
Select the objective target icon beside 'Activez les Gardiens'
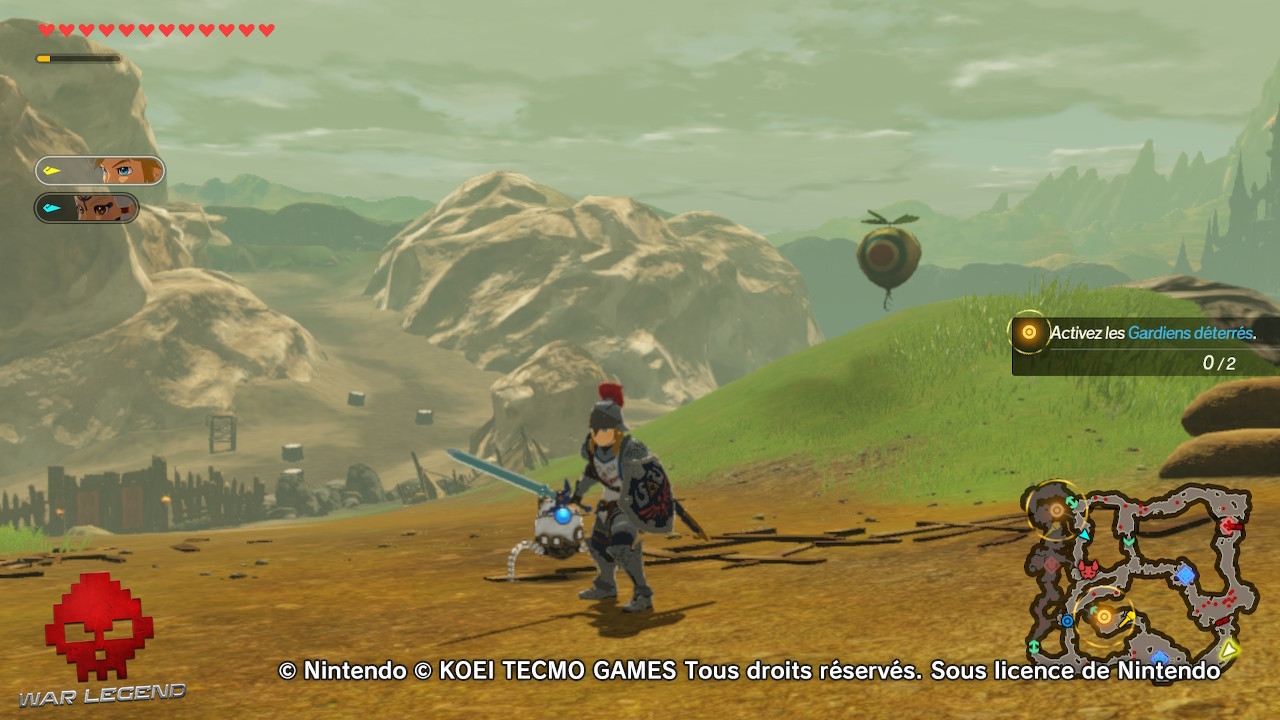(1030, 332)
